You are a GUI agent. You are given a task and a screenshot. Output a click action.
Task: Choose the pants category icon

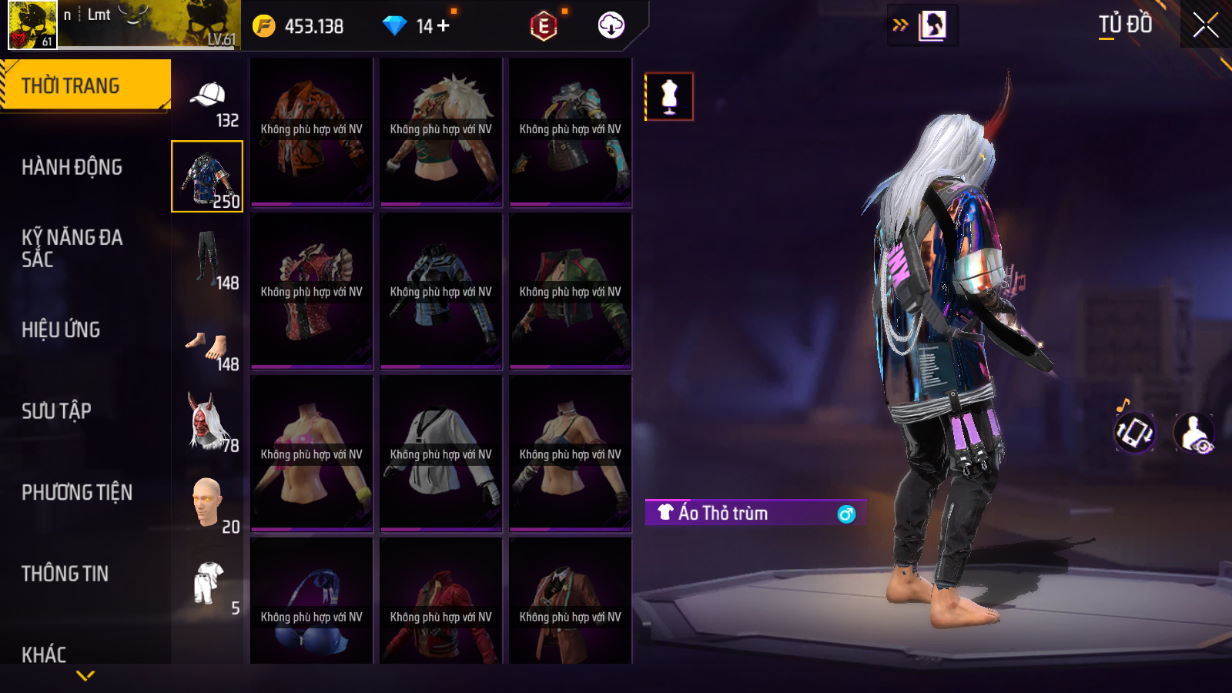[x=207, y=258]
